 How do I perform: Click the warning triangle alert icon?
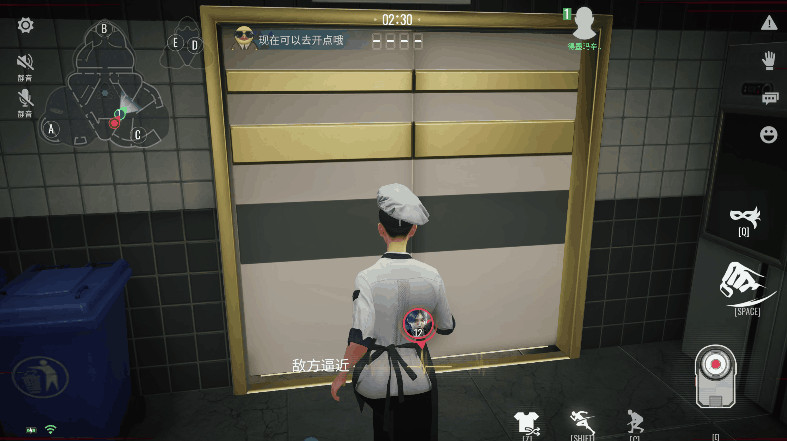[x=768, y=23]
